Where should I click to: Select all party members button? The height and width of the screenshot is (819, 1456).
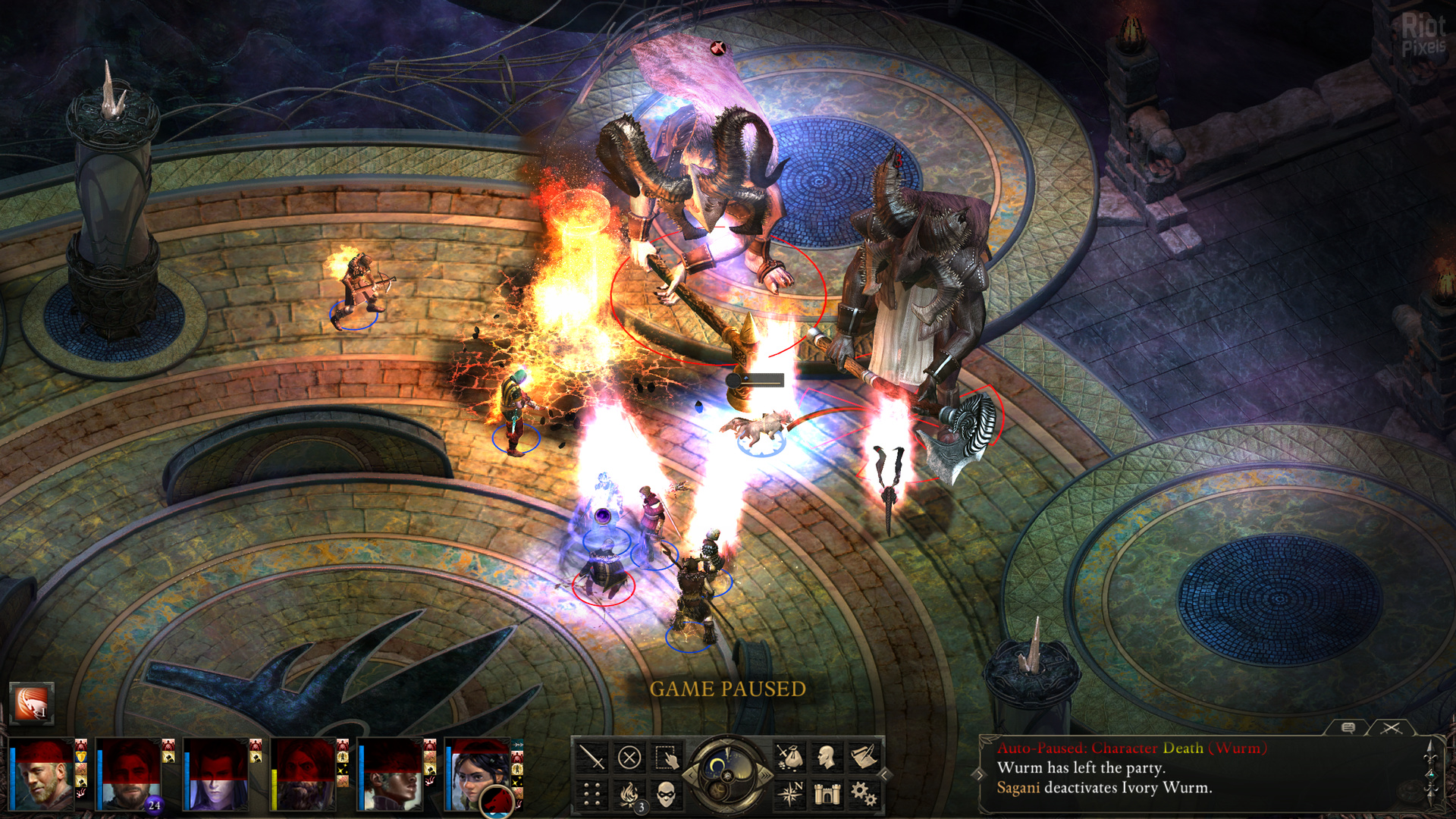pyautogui.click(x=666, y=757)
